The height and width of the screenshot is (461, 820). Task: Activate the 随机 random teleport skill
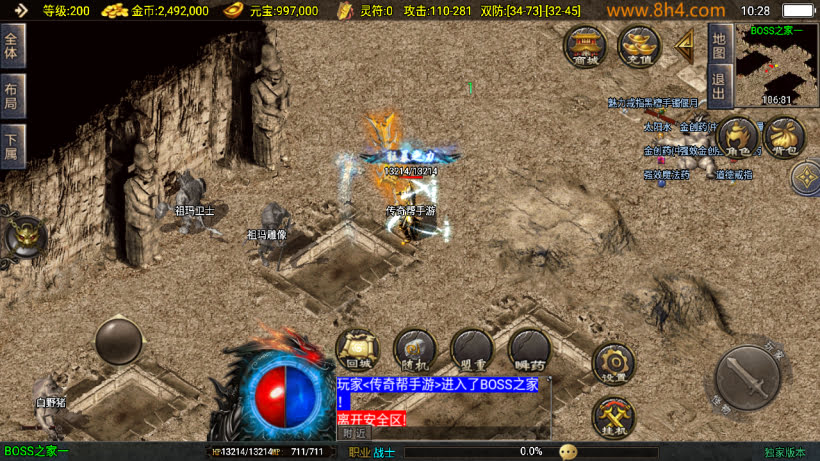tap(414, 349)
